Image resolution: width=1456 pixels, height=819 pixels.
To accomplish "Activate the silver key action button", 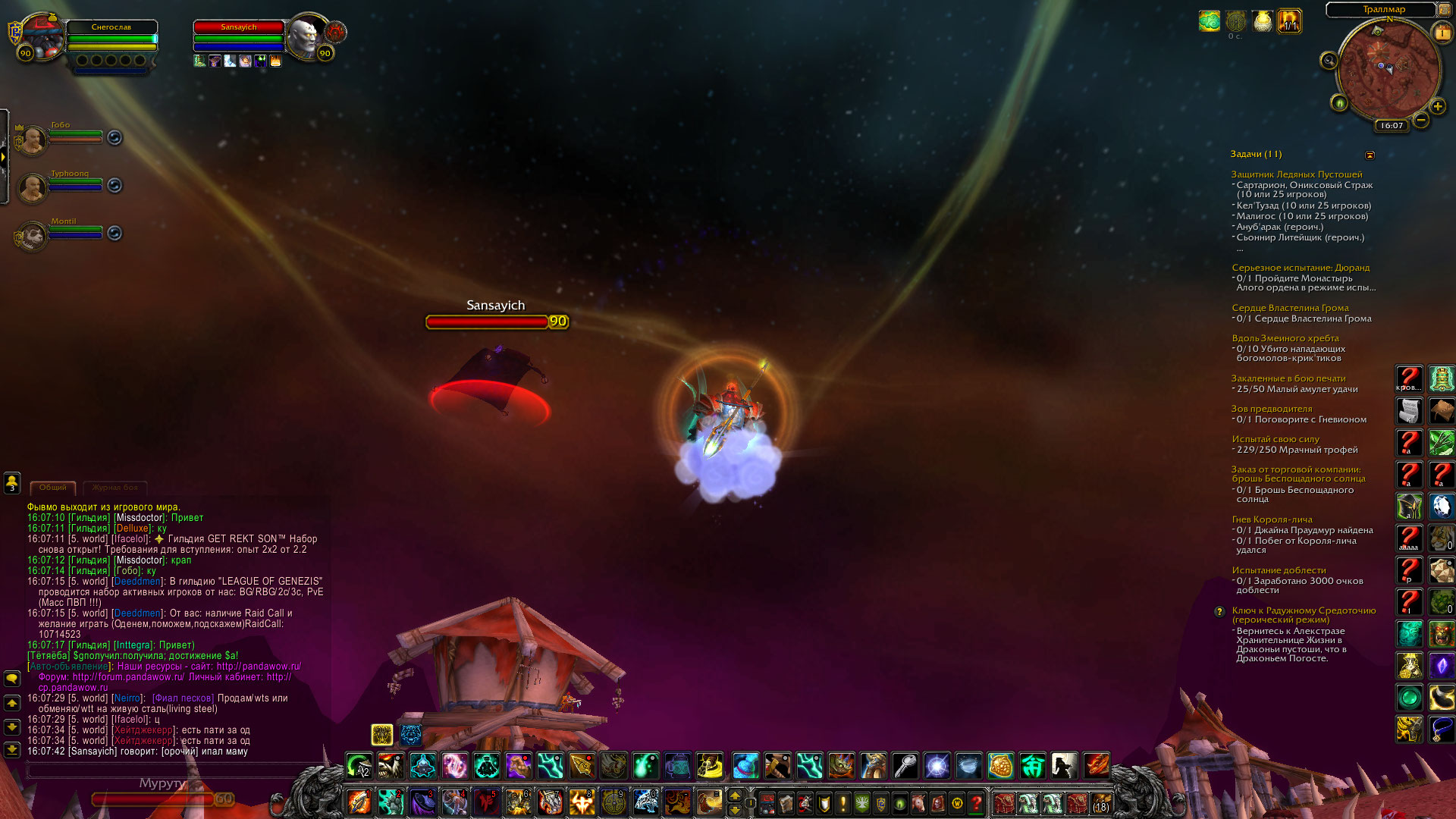I will [x=905, y=766].
